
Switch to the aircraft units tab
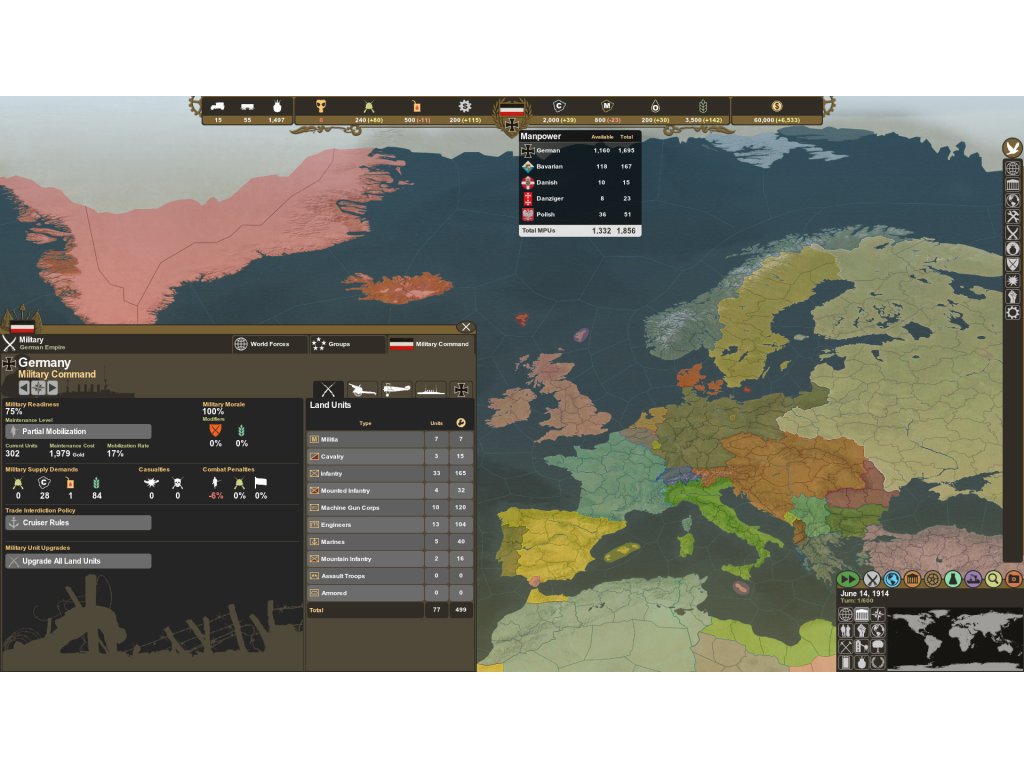(x=397, y=389)
